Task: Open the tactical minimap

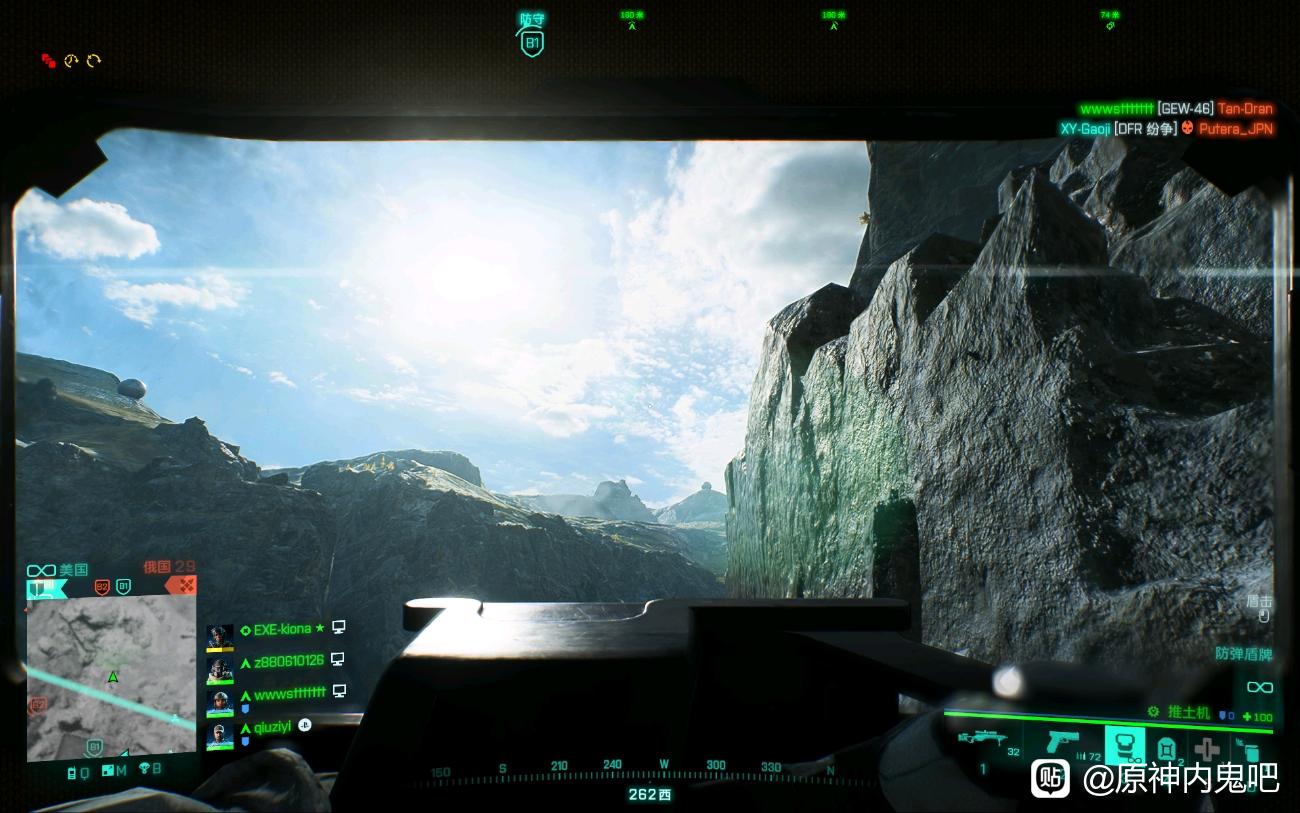Action: (111, 677)
